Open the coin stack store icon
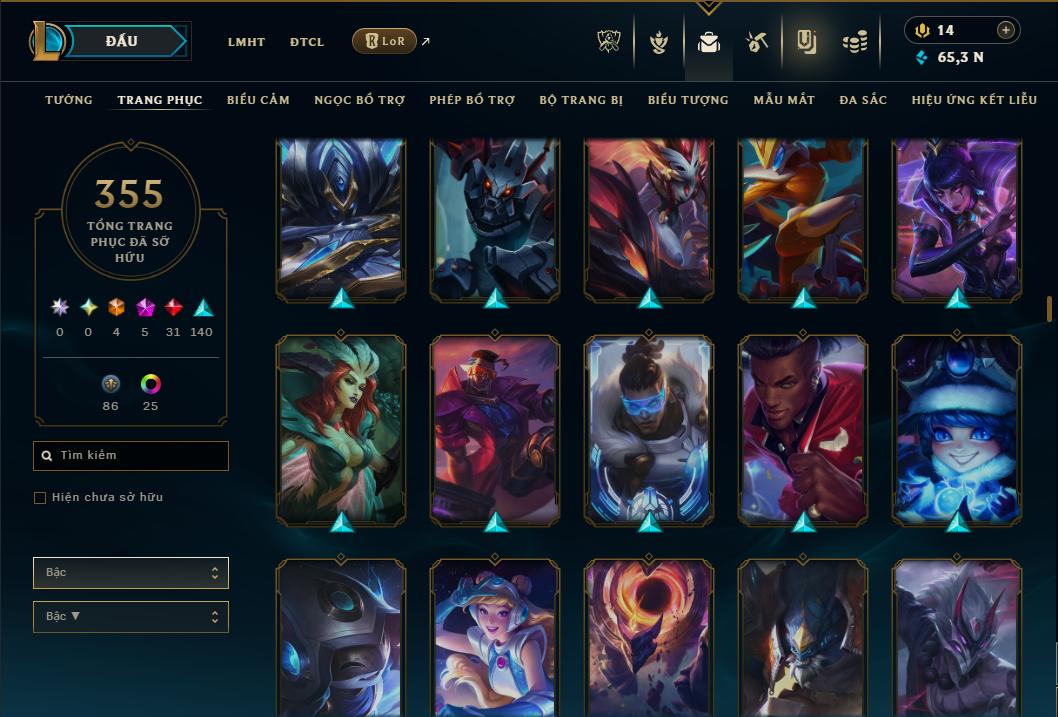 point(854,42)
